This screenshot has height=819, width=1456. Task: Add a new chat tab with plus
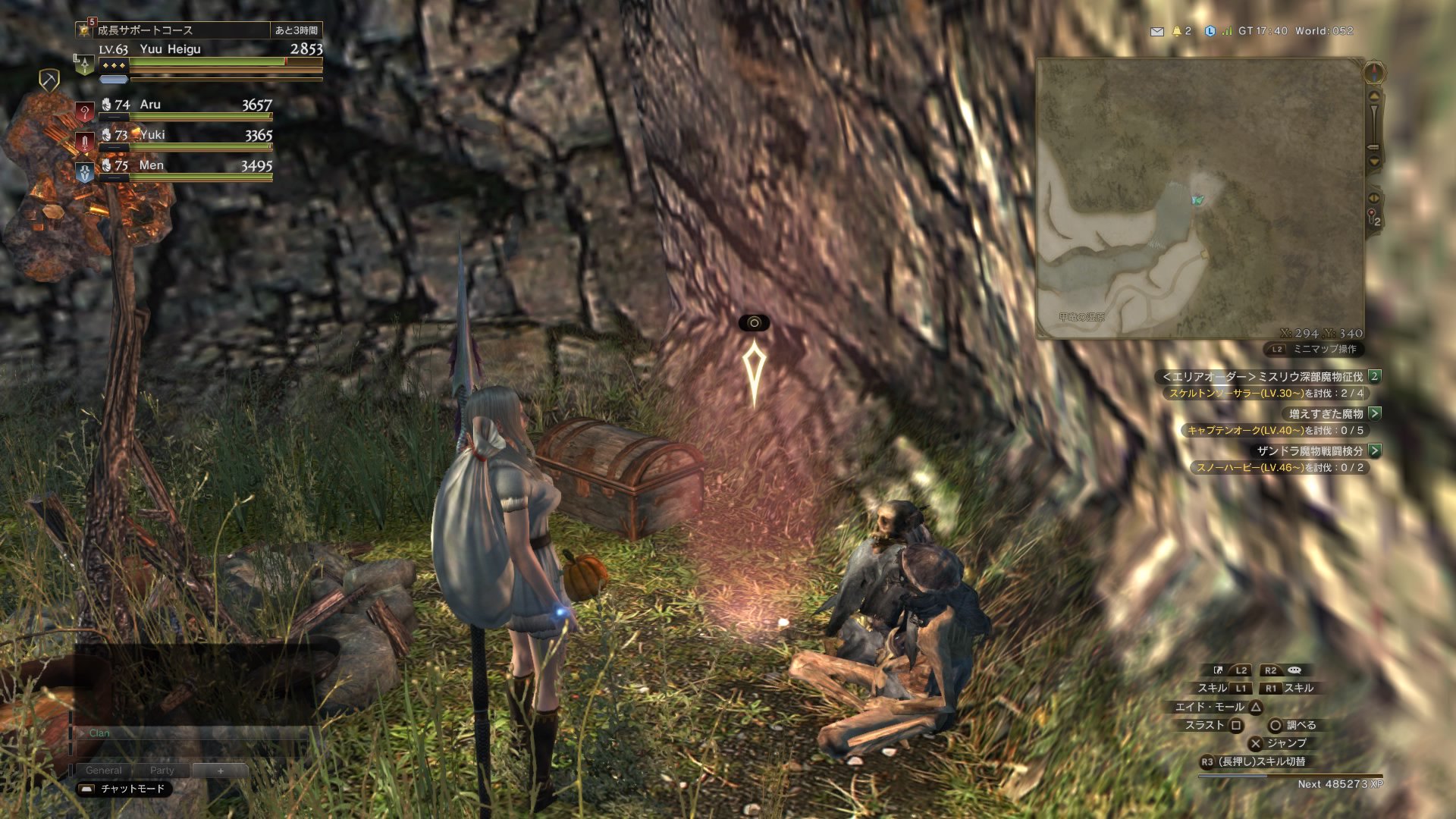(221, 770)
